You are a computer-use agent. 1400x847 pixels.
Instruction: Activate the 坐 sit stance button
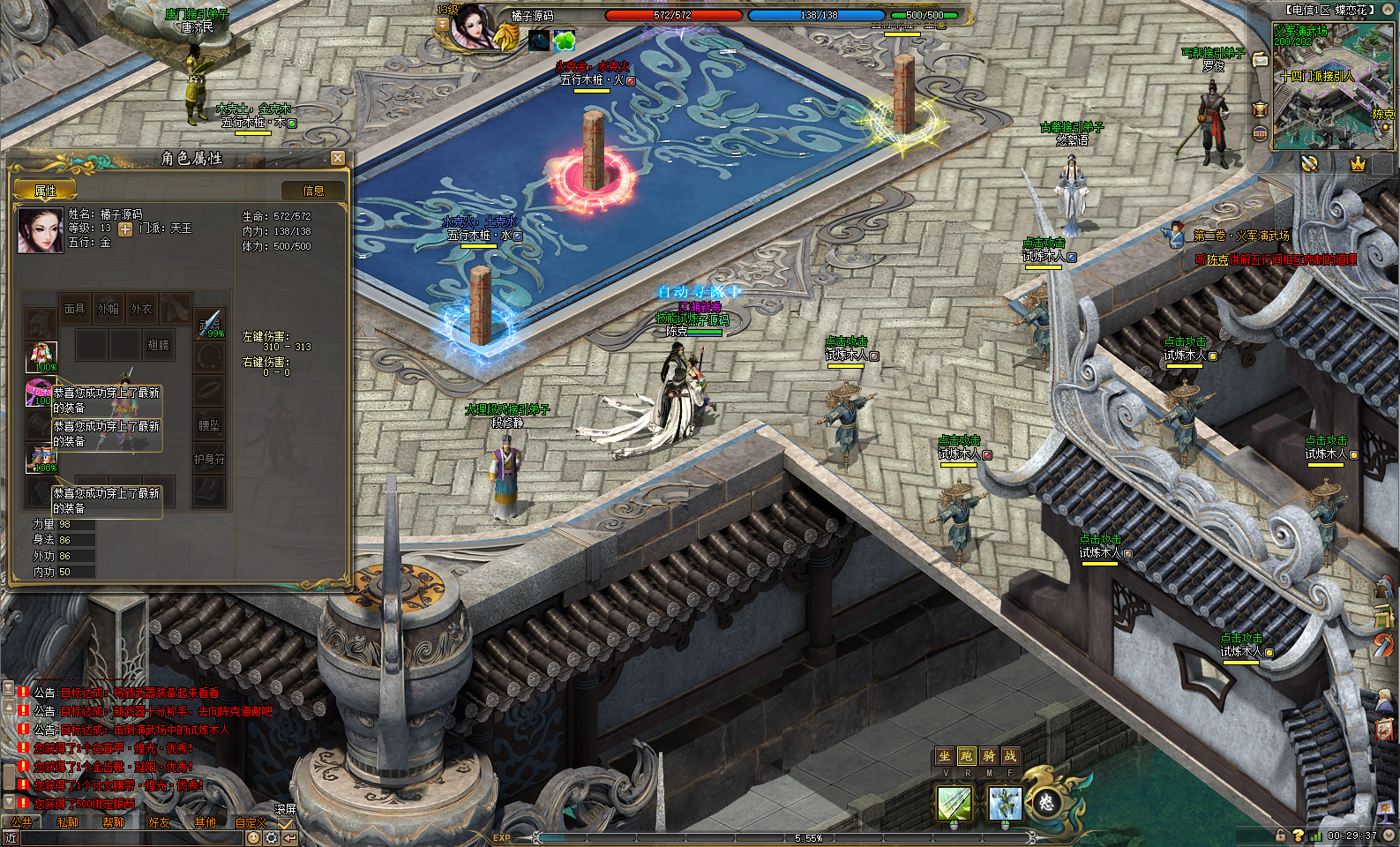[945, 756]
